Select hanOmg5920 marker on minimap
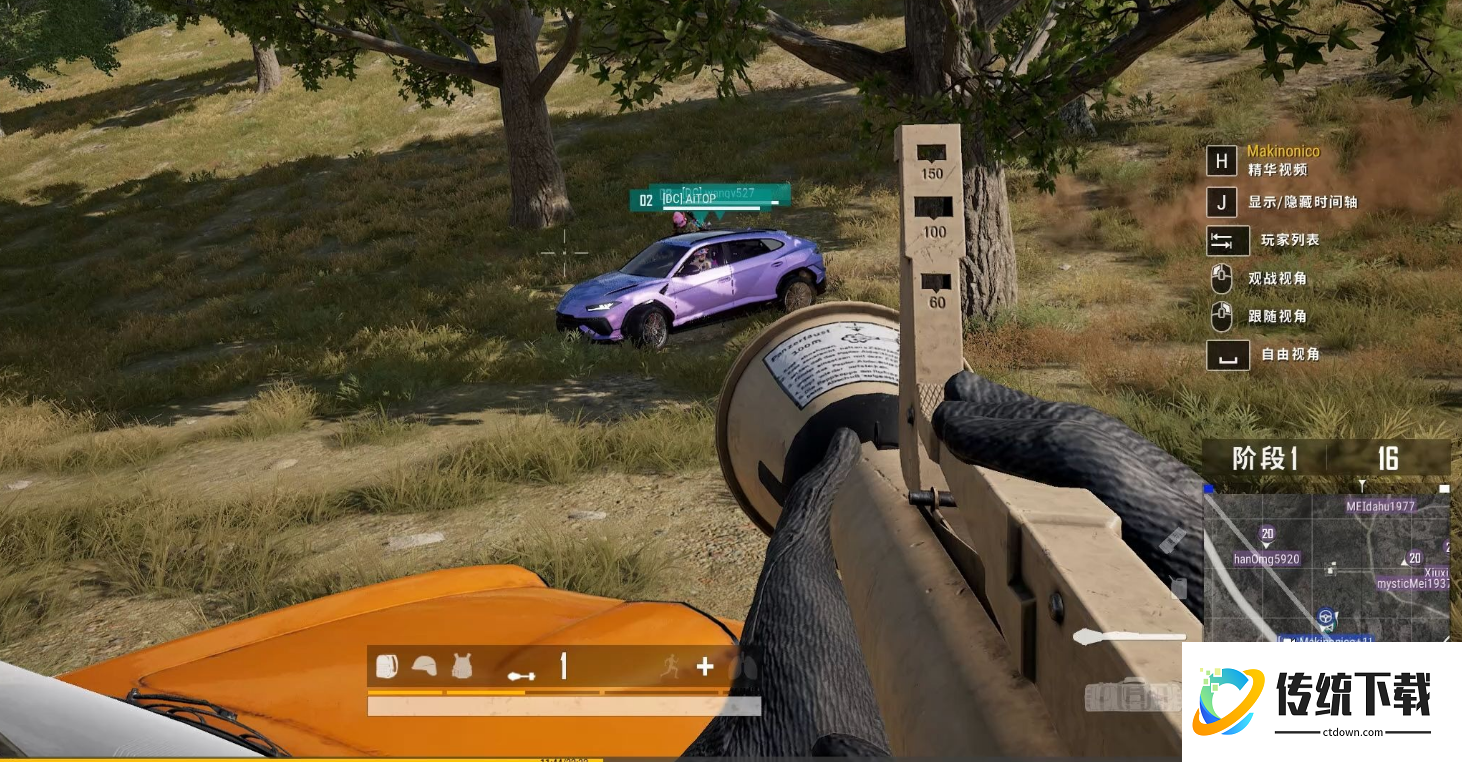 (x=1266, y=559)
